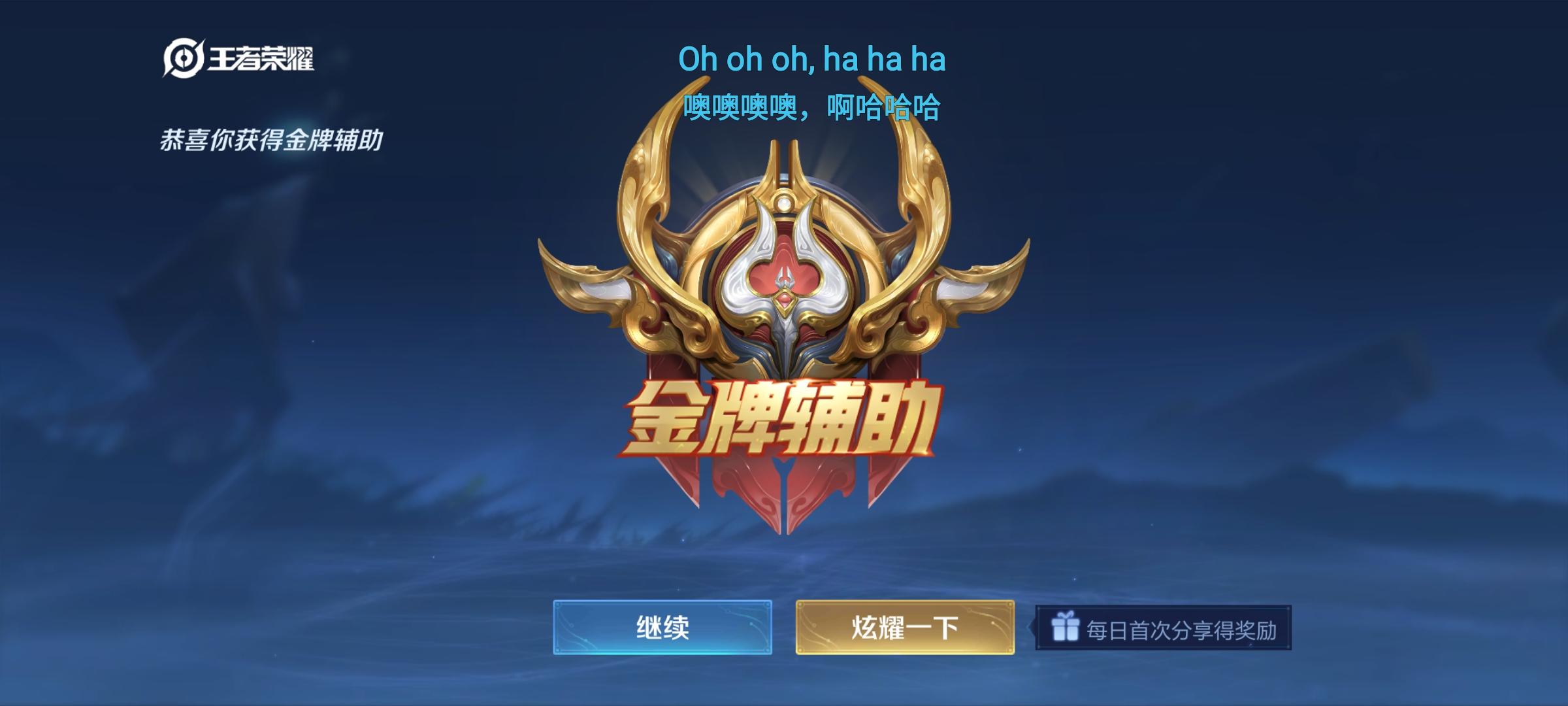Click the English subtitle line

(814, 60)
